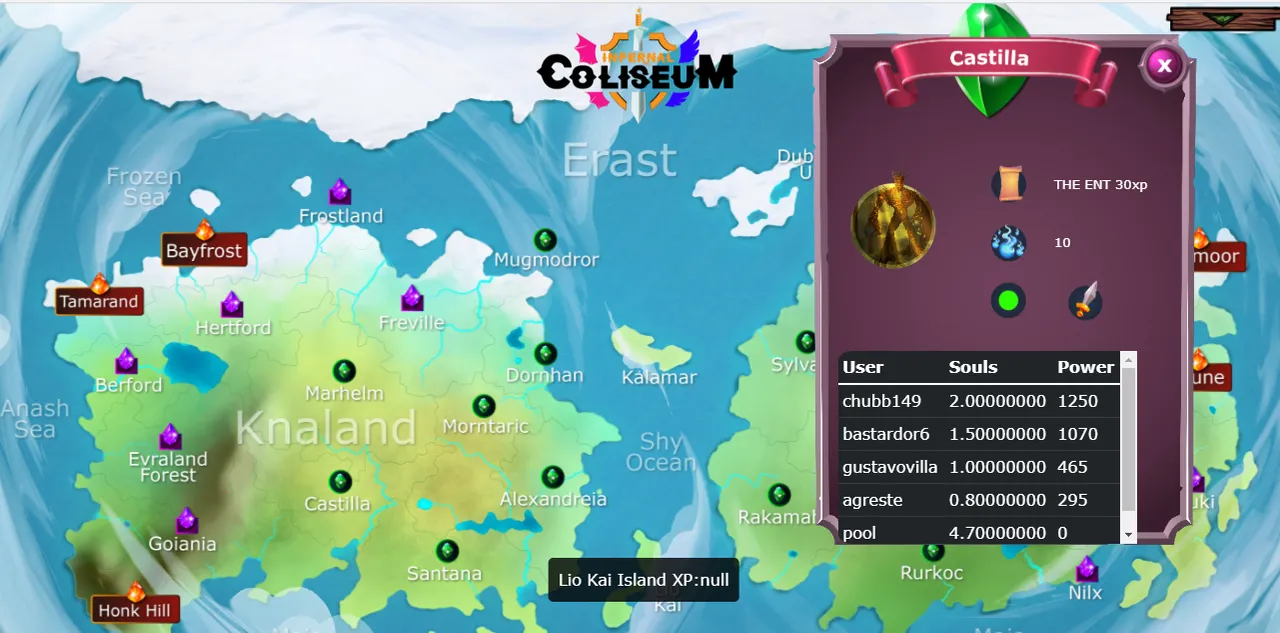The image size is (1280, 633).
Task: Select the chubb149 leaderboard row
Action: coord(978,401)
